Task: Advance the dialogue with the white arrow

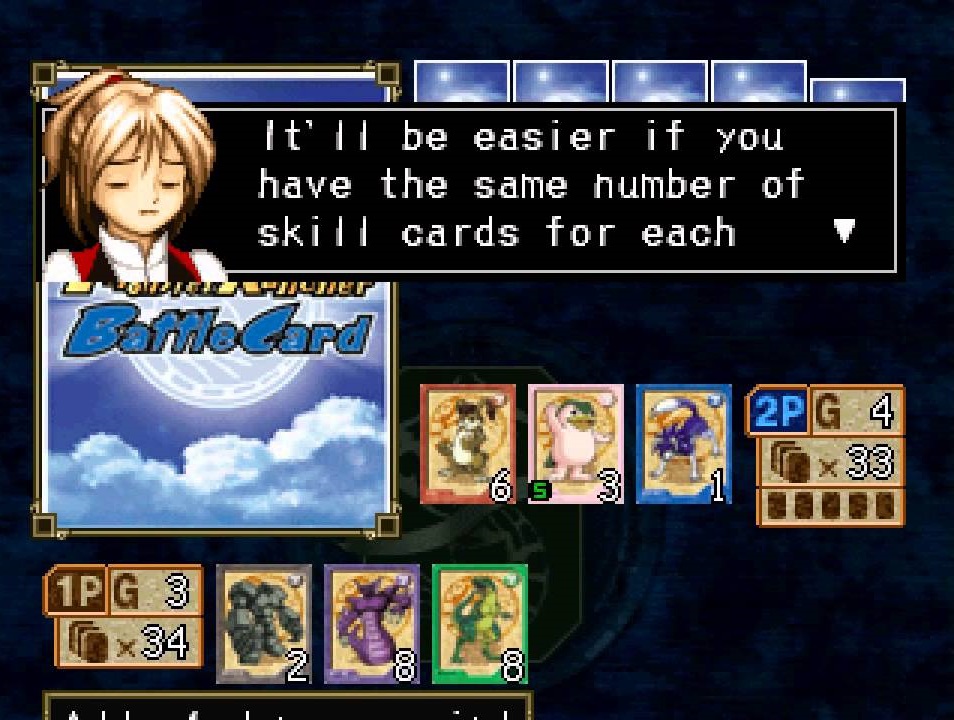Action: pos(845,231)
